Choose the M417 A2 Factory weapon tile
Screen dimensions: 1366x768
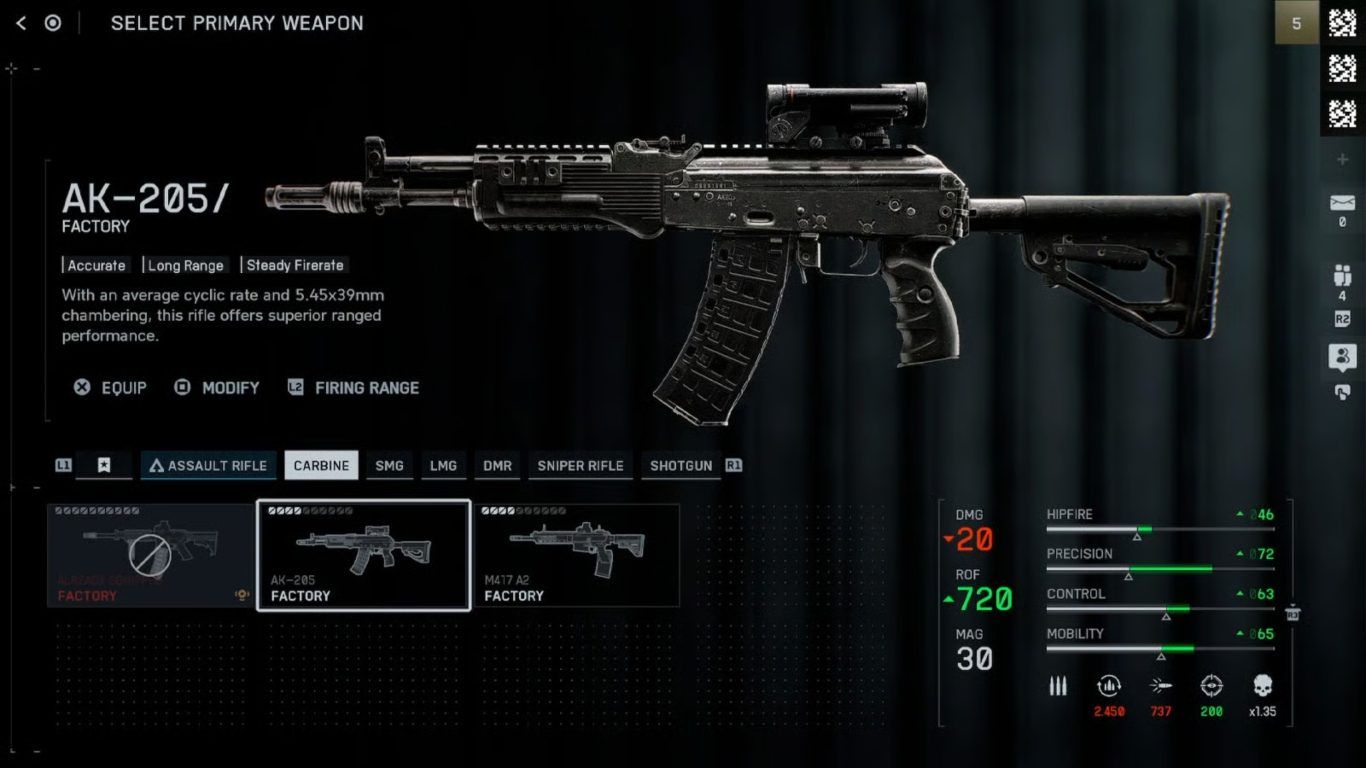coord(577,555)
